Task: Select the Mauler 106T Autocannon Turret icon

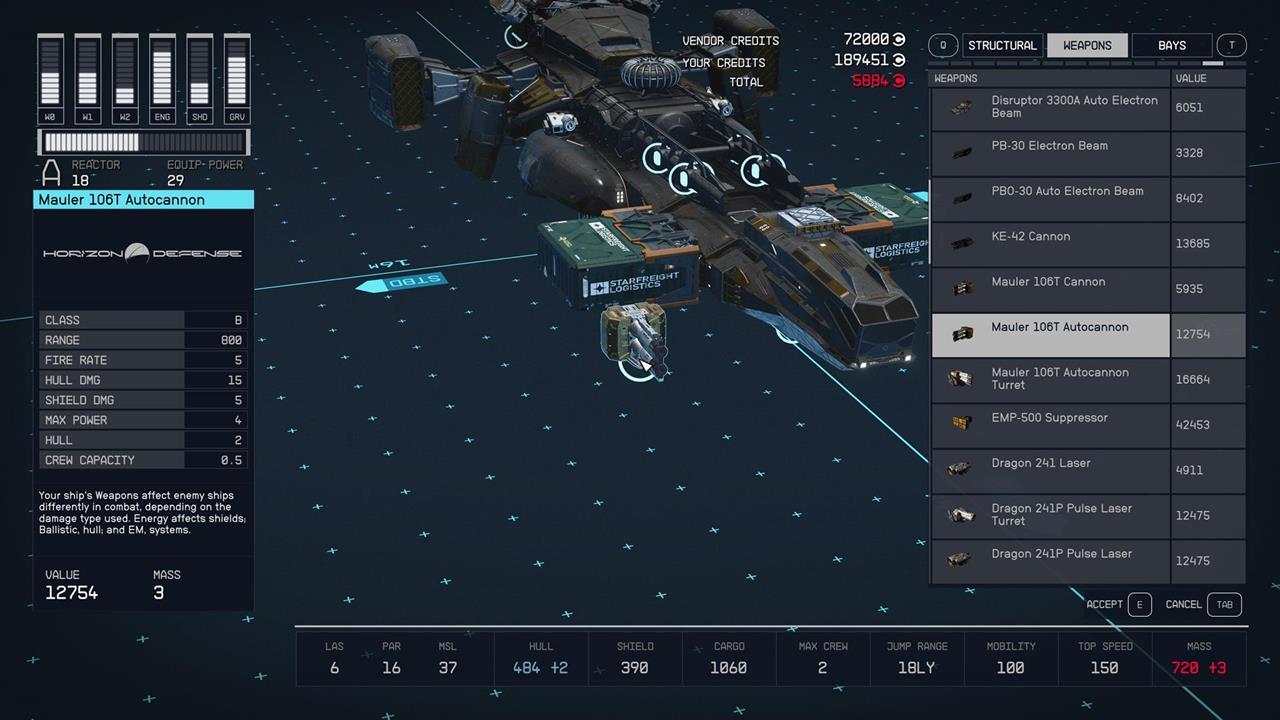Action: click(x=961, y=379)
